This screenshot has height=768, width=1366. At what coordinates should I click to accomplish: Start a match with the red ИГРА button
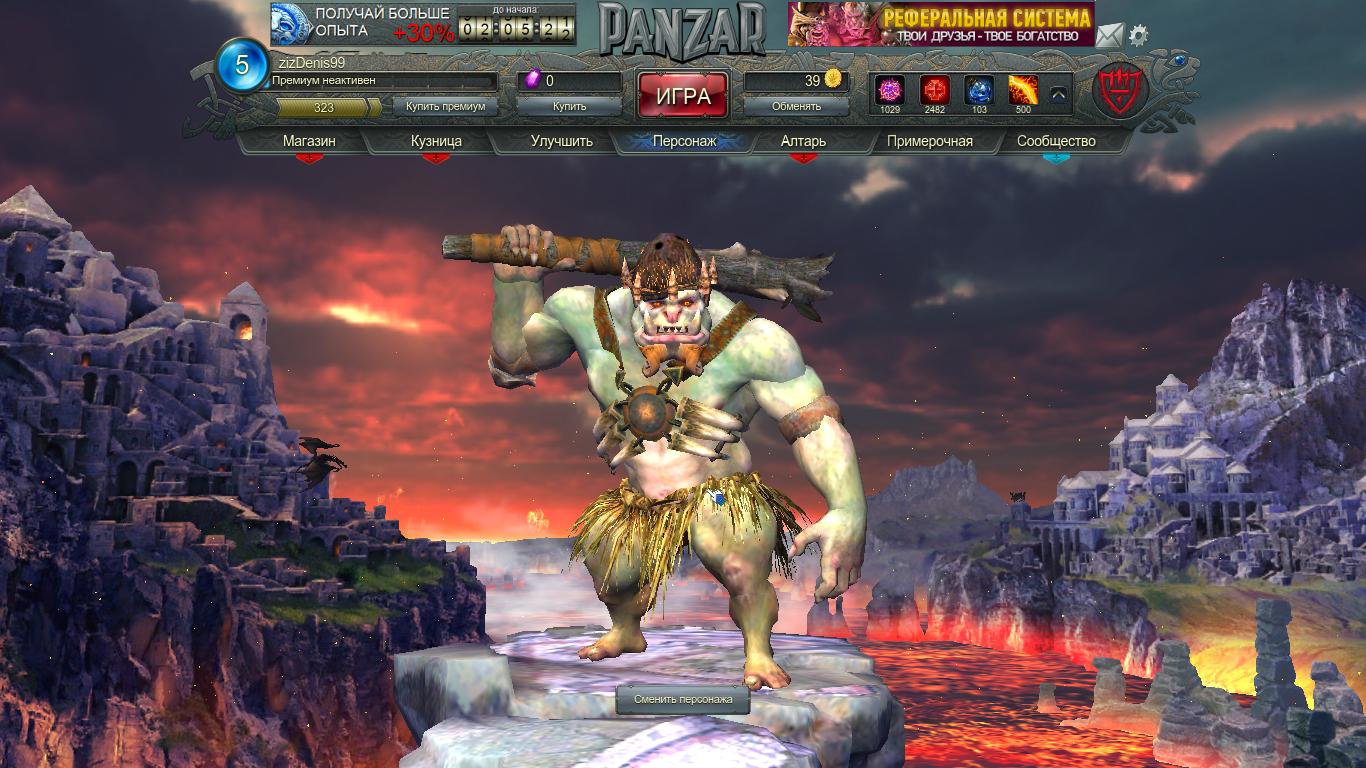(683, 96)
